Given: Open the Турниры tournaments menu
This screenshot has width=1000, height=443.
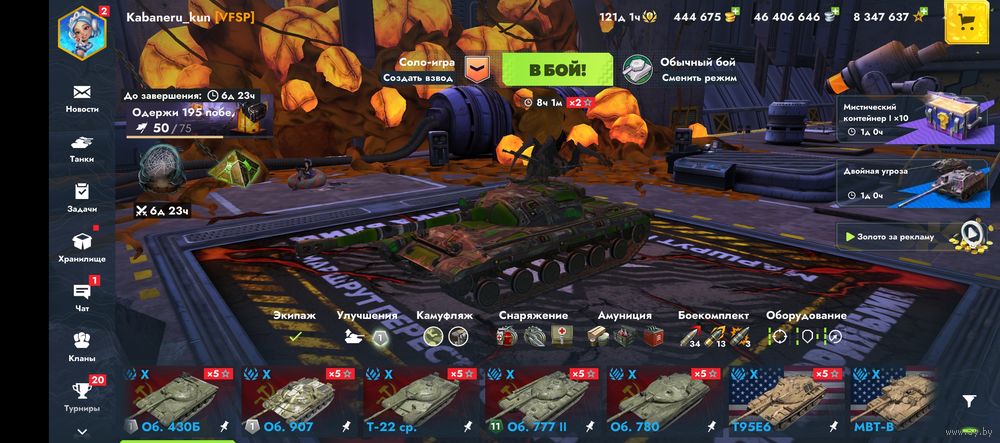Looking at the screenshot, I should pos(82,396).
